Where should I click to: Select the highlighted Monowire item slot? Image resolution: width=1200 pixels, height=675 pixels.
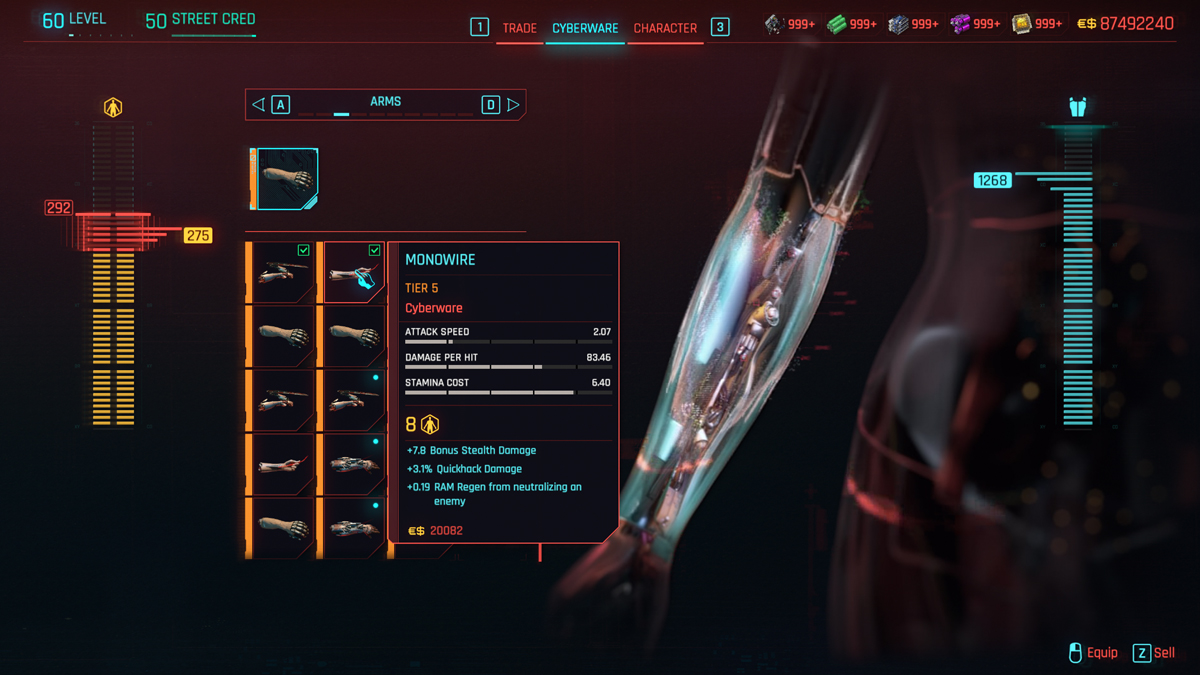pos(353,272)
